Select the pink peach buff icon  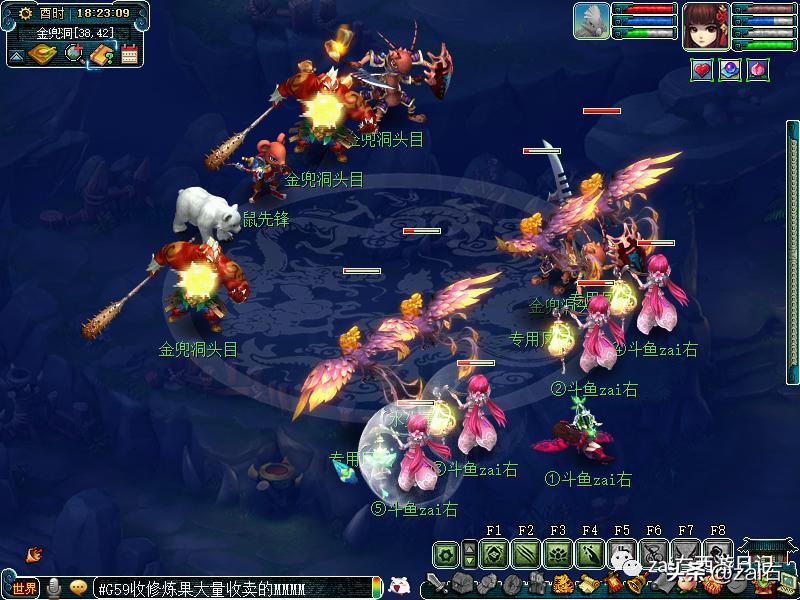(756, 69)
